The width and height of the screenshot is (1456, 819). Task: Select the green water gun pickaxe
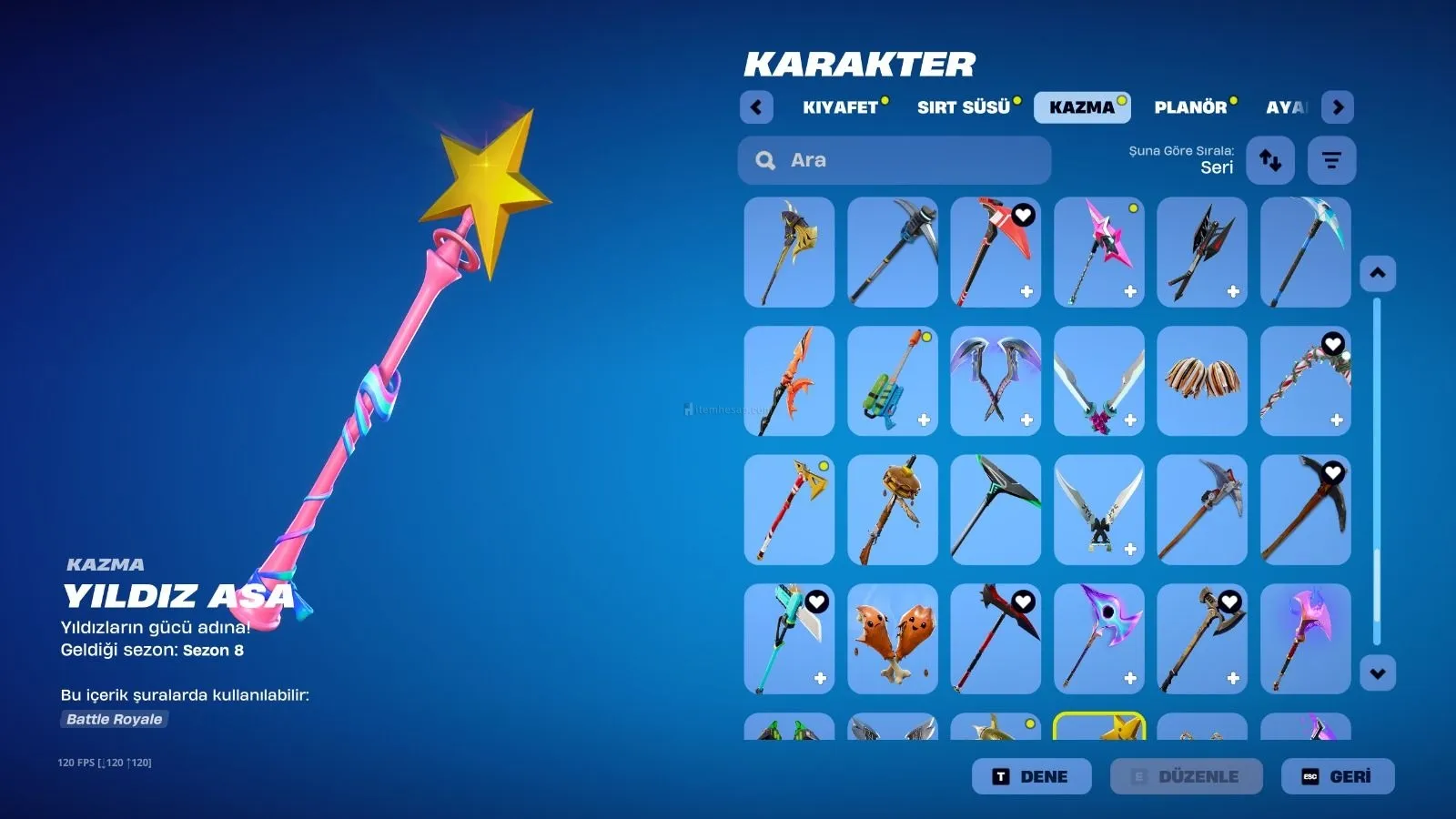(892, 381)
